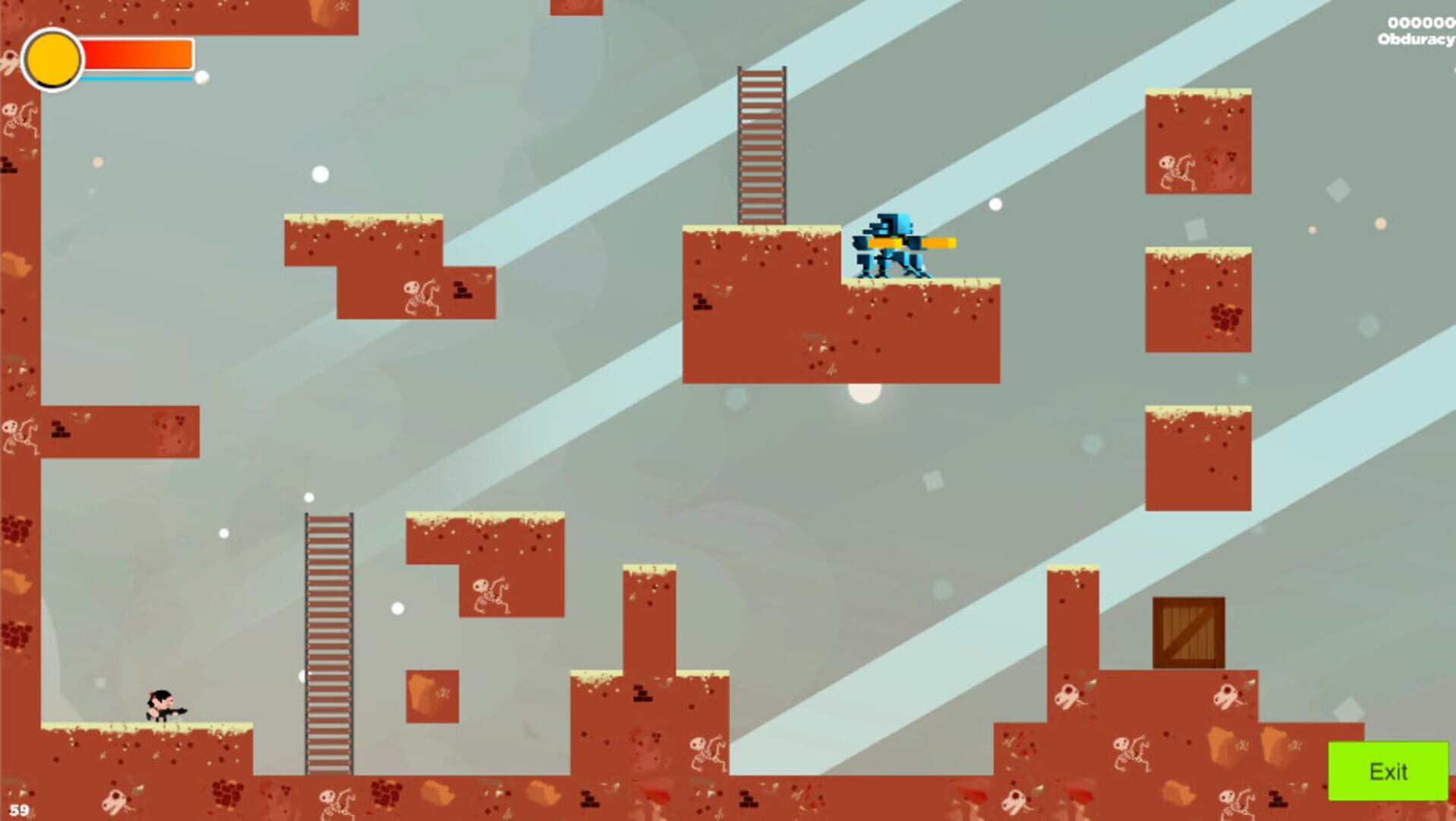Viewport: 1456px width, 821px height.
Task: Click the yellow coin icon in HUD
Action: click(x=52, y=61)
